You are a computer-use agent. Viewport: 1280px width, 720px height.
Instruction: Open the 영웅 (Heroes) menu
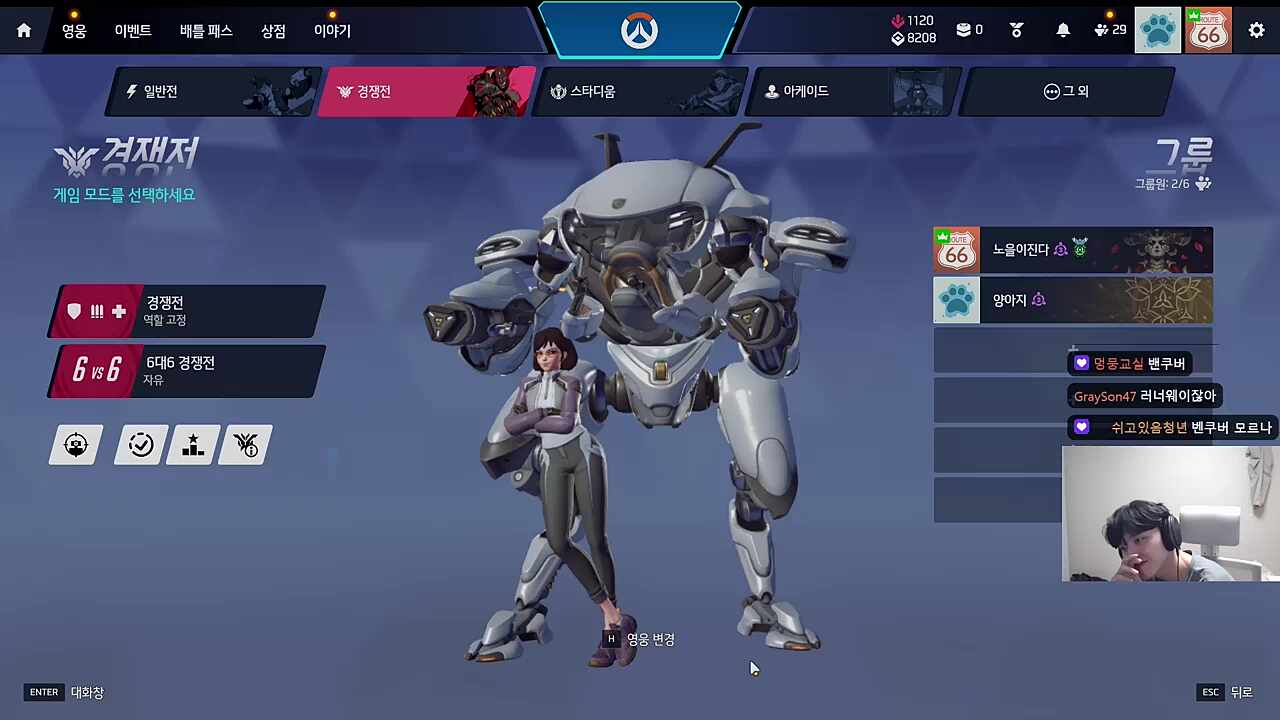[74, 31]
